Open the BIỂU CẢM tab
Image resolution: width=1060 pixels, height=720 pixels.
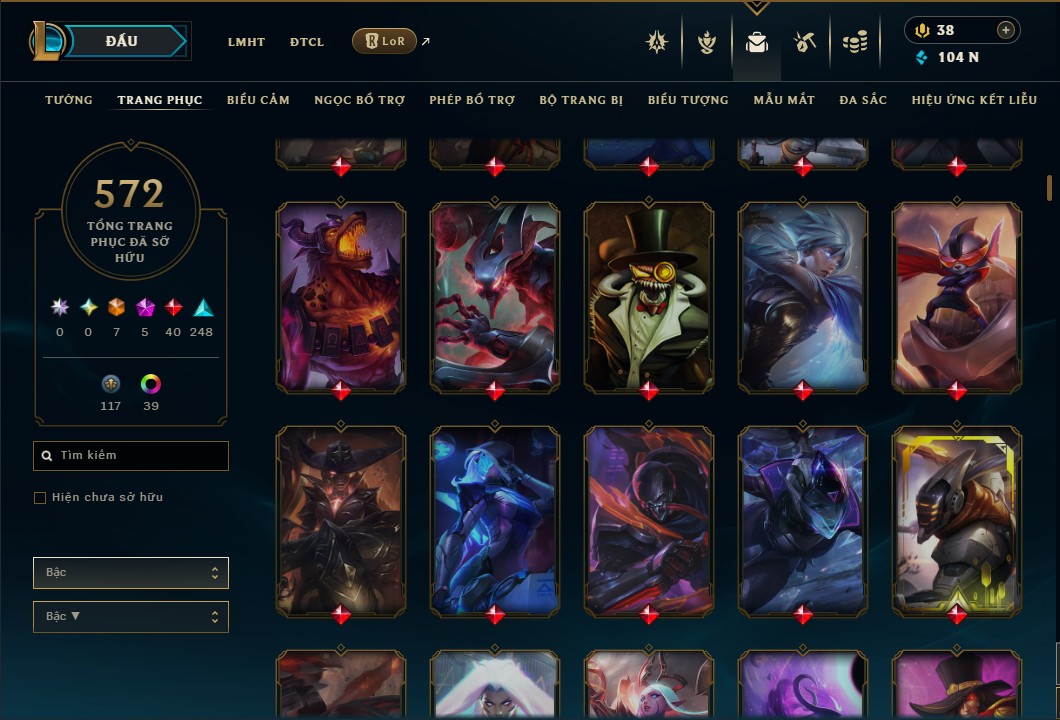pyautogui.click(x=258, y=100)
